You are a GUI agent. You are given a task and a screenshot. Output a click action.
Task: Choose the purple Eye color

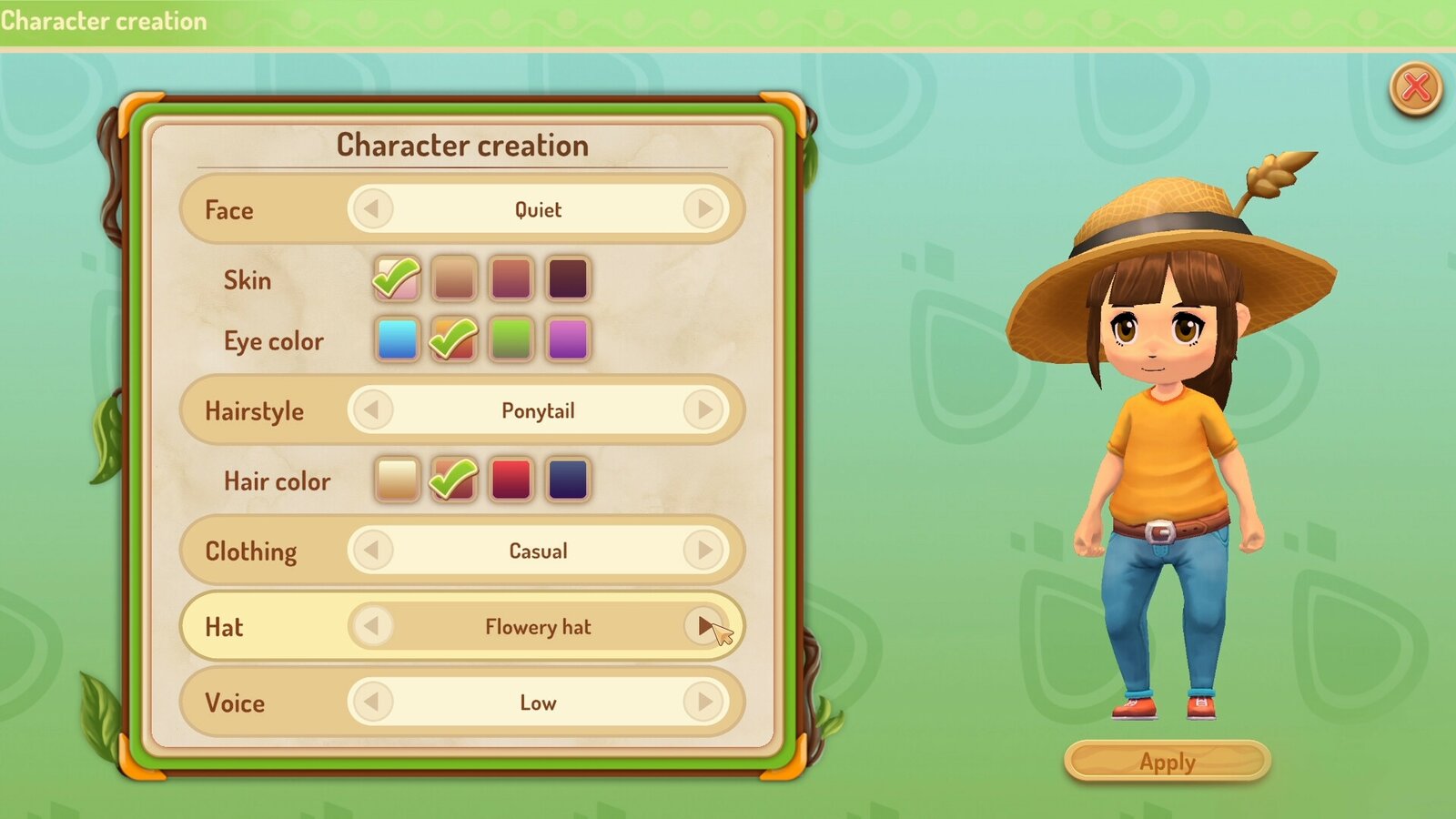[x=569, y=339]
